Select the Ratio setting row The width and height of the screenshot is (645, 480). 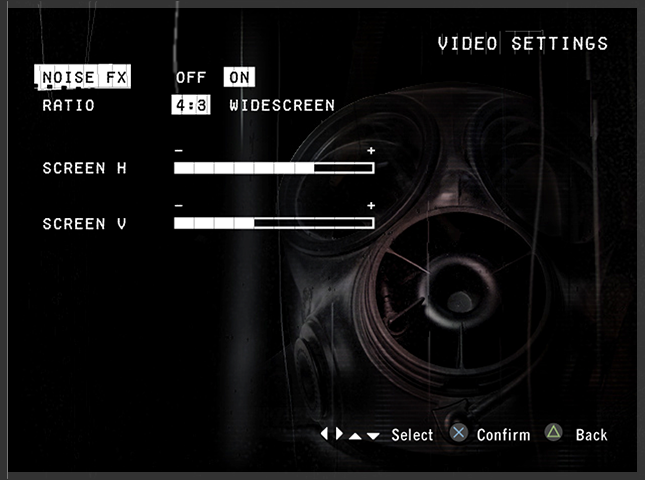tap(69, 105)
